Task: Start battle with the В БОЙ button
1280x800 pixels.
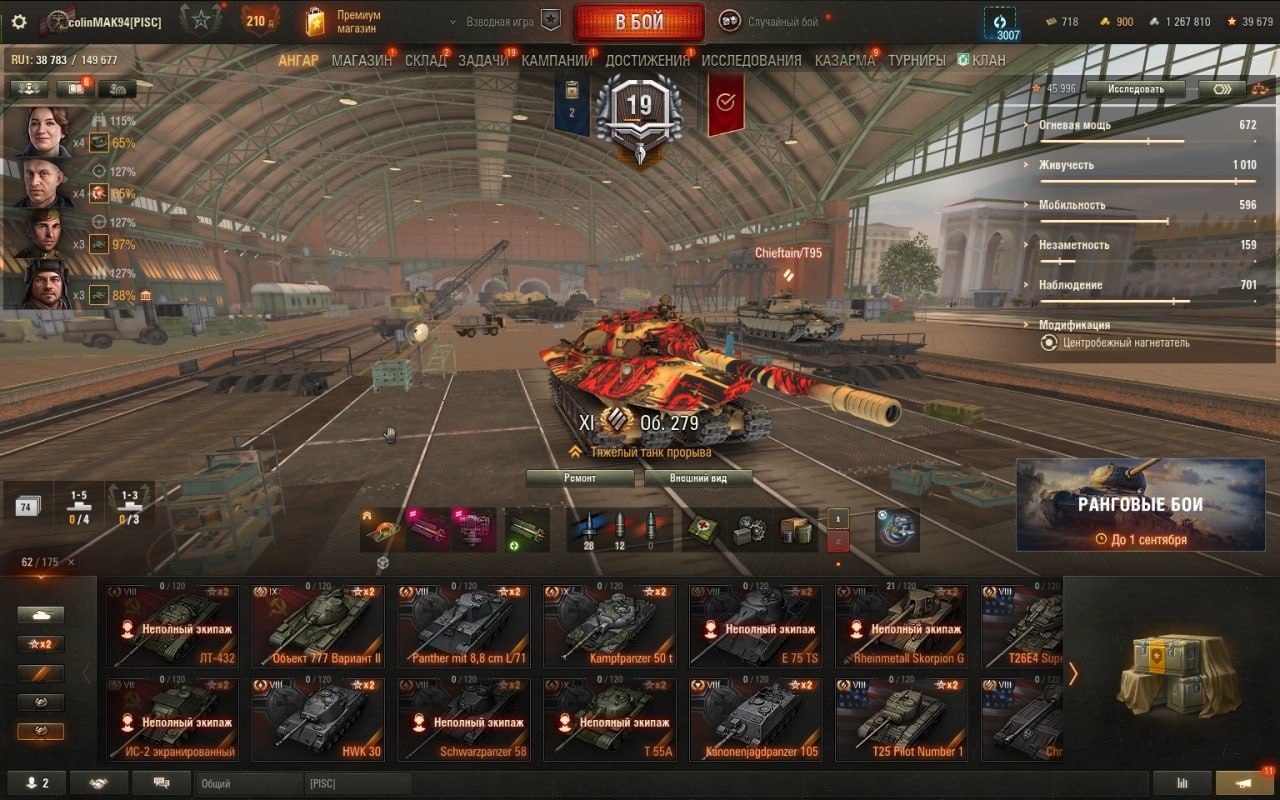Action: pos(638,22)
